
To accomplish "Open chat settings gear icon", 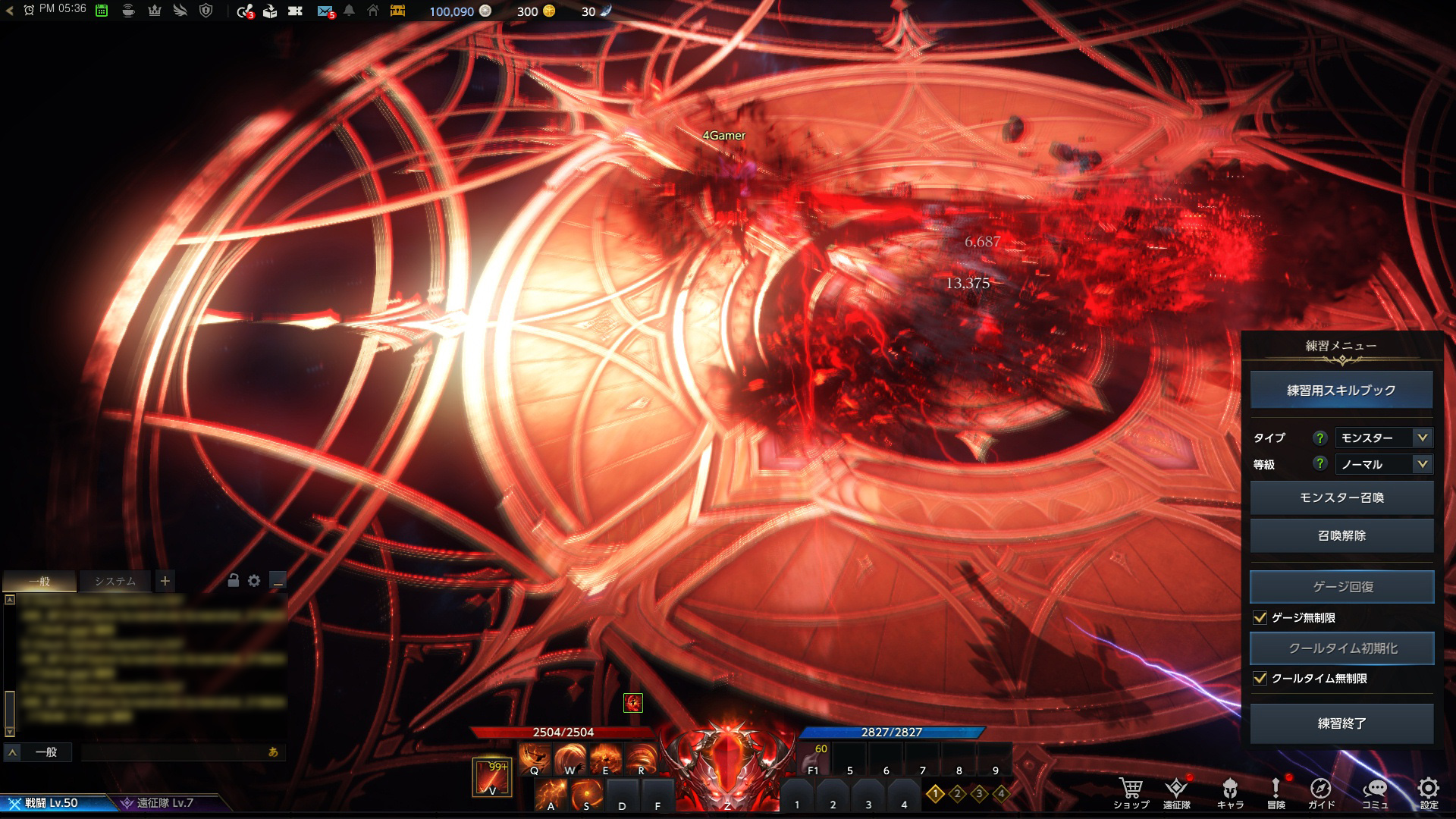I will pos(254,581).
